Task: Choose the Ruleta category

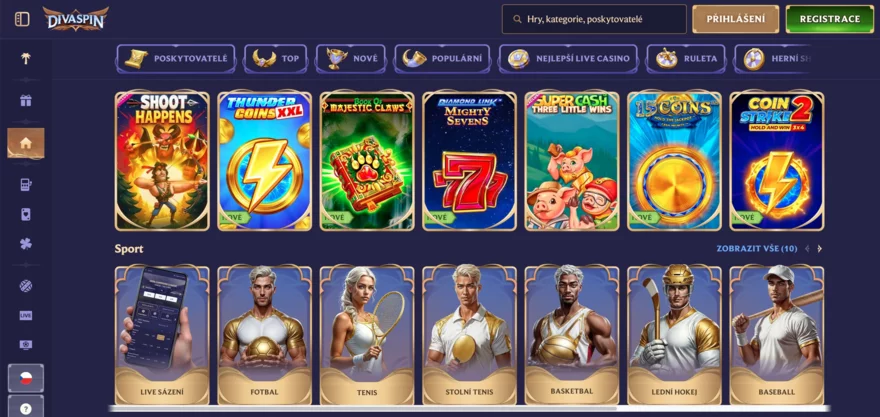Action: [686, 58]
